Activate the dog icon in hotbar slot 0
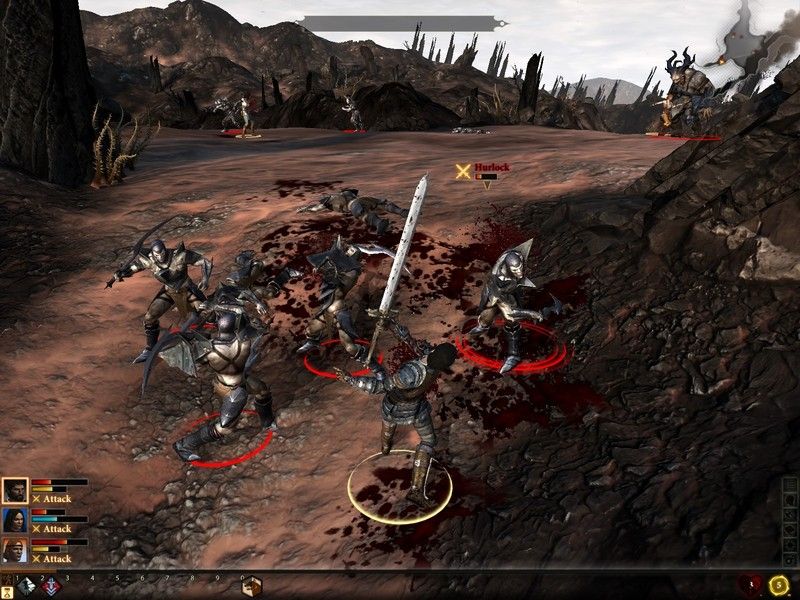800x600 pixels. (x=251, y=587)
